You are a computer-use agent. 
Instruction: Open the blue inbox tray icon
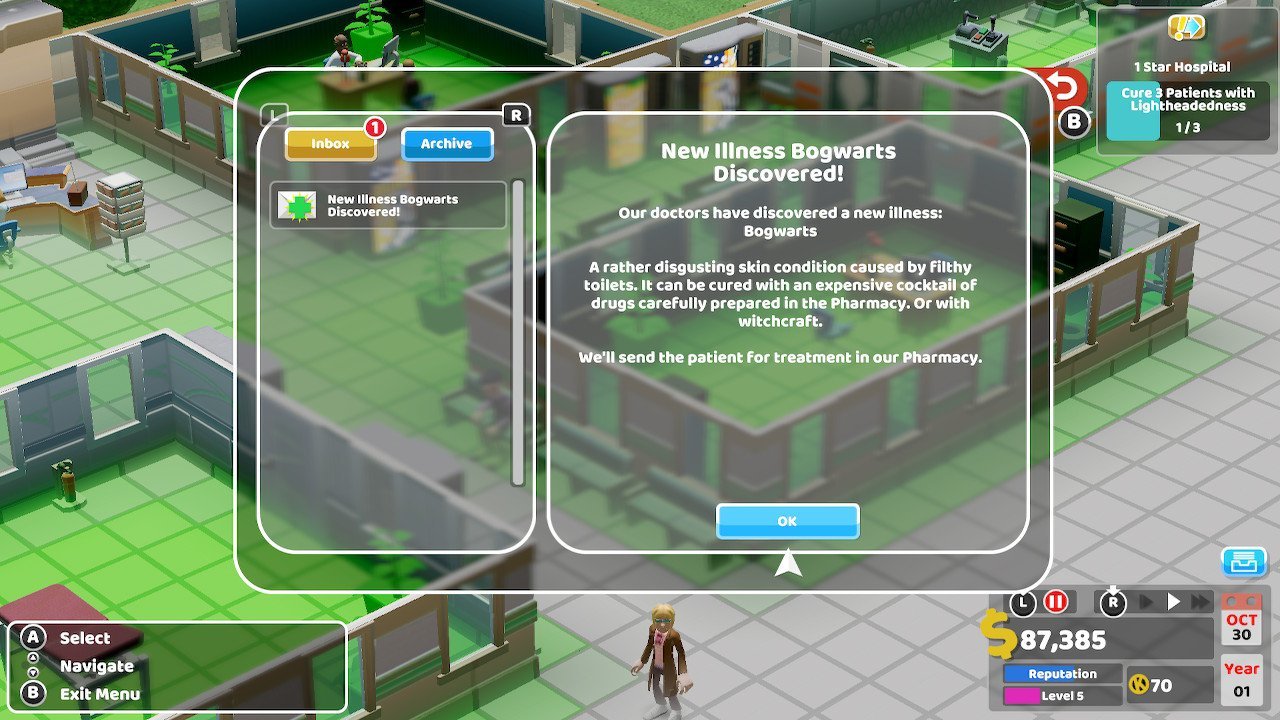click(x=1244, y=563)
